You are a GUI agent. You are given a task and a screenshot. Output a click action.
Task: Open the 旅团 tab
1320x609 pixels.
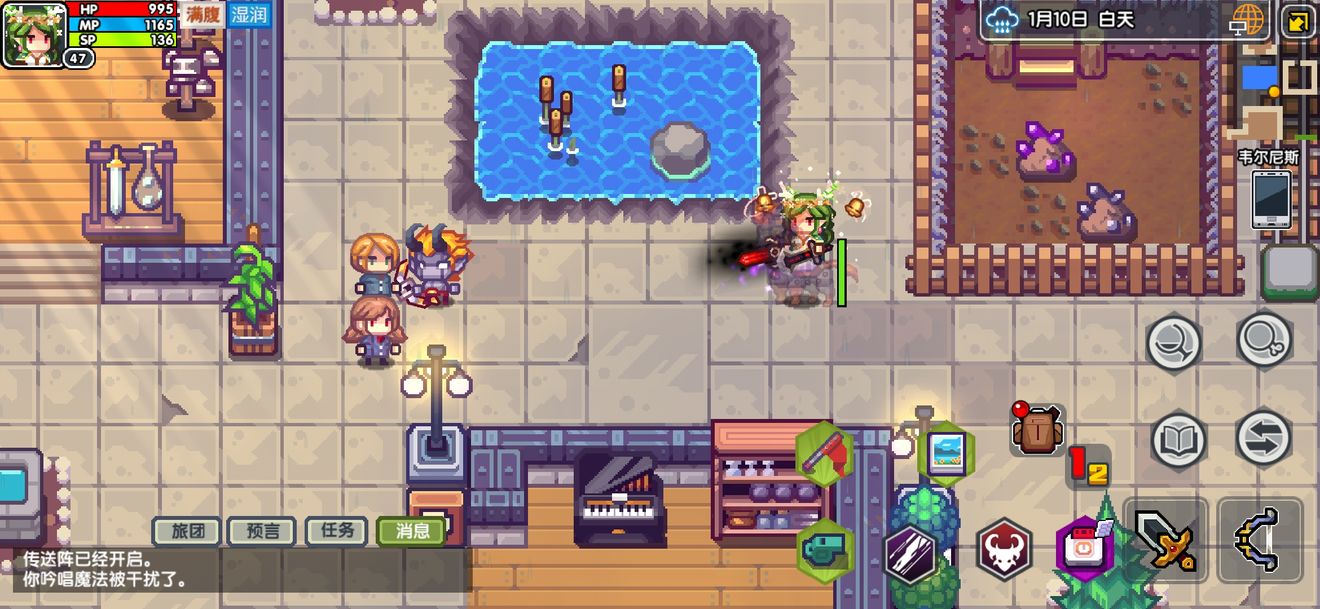187,531
